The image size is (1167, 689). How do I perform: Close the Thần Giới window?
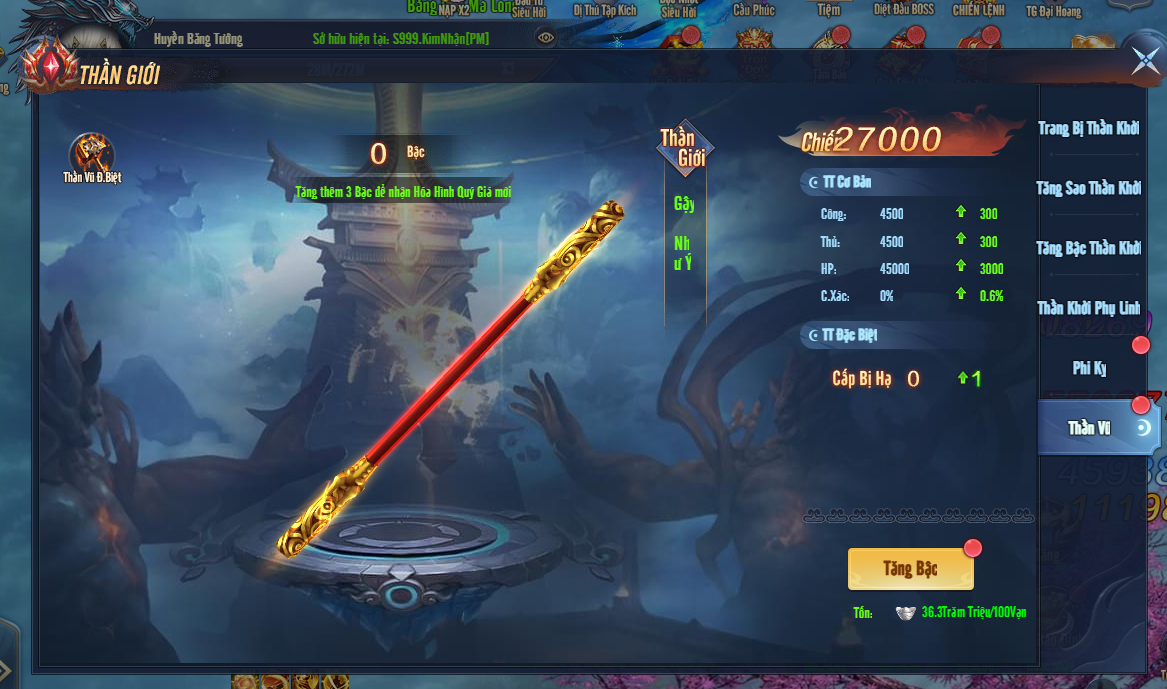pos(1145,61)
